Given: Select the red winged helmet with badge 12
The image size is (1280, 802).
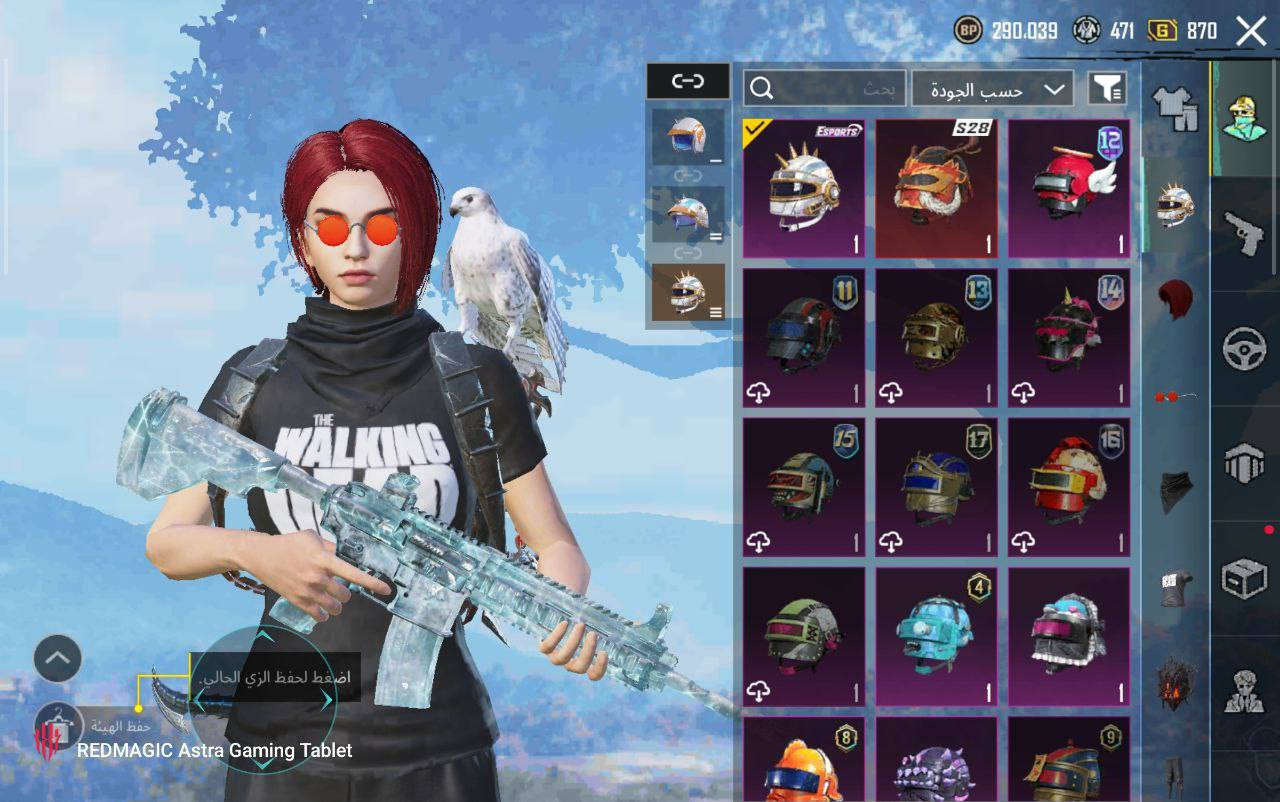Looking at the screenshot, I should click(x=1068, y=189).
